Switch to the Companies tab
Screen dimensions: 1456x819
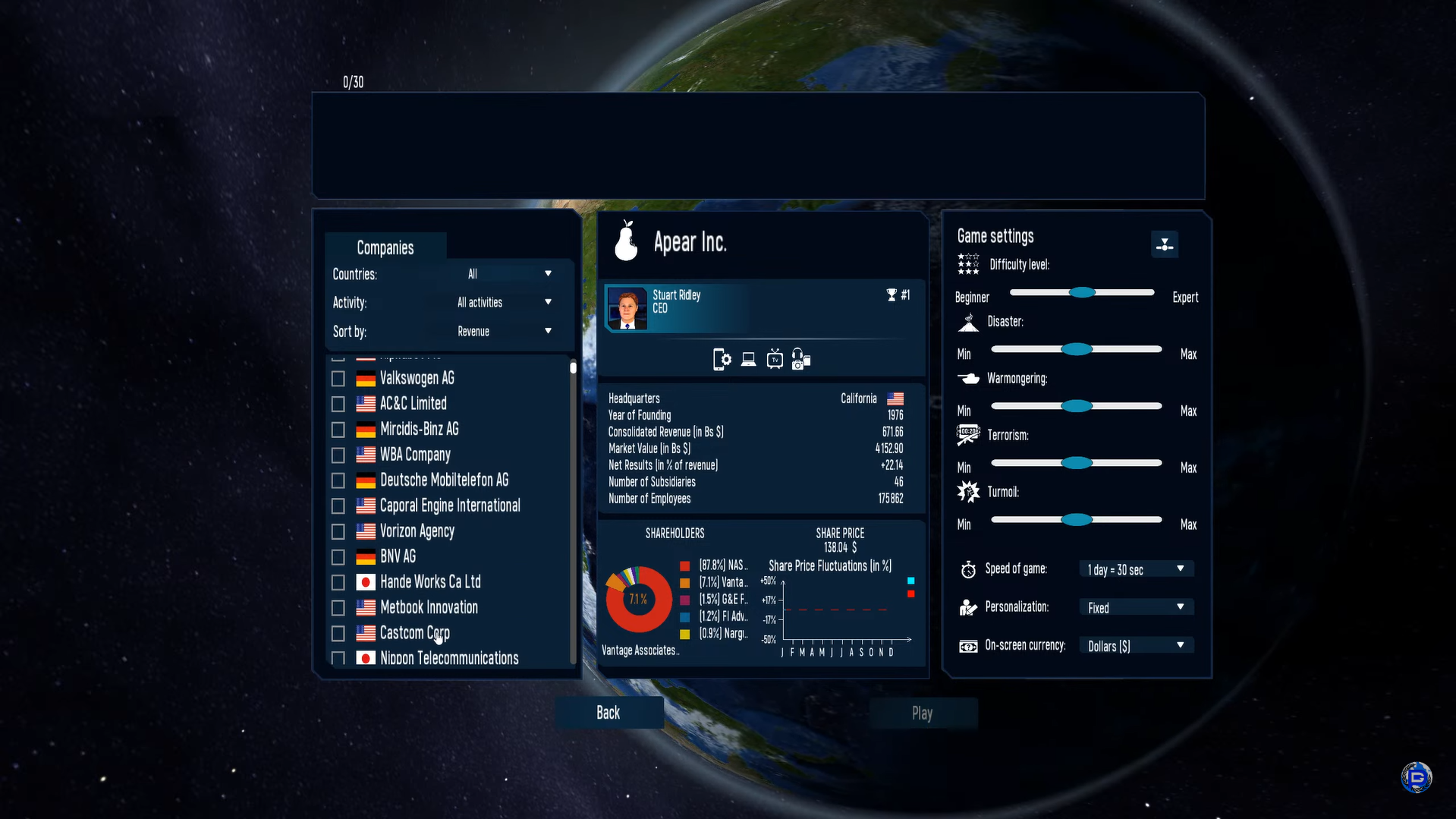tap(385, 247)
